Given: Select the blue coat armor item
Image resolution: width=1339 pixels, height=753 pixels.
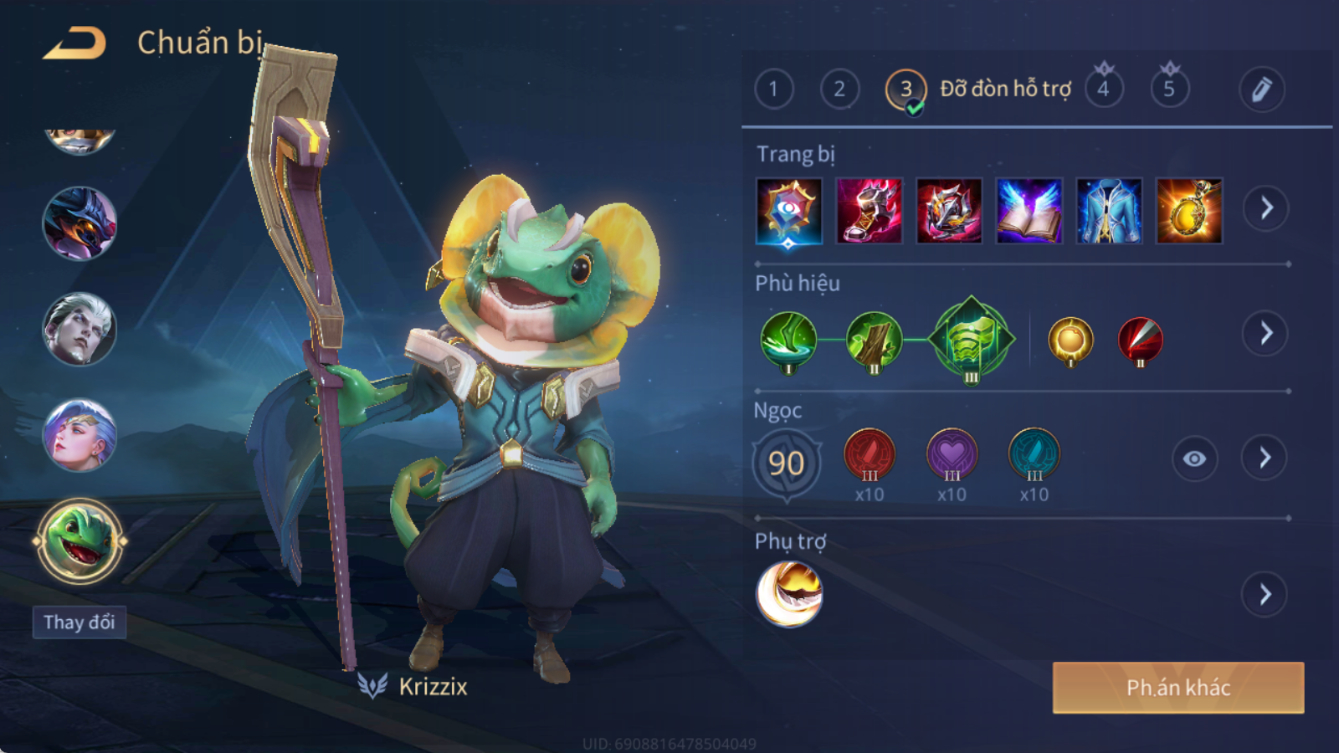Looking at the screenshot, I should point(1109,211).
